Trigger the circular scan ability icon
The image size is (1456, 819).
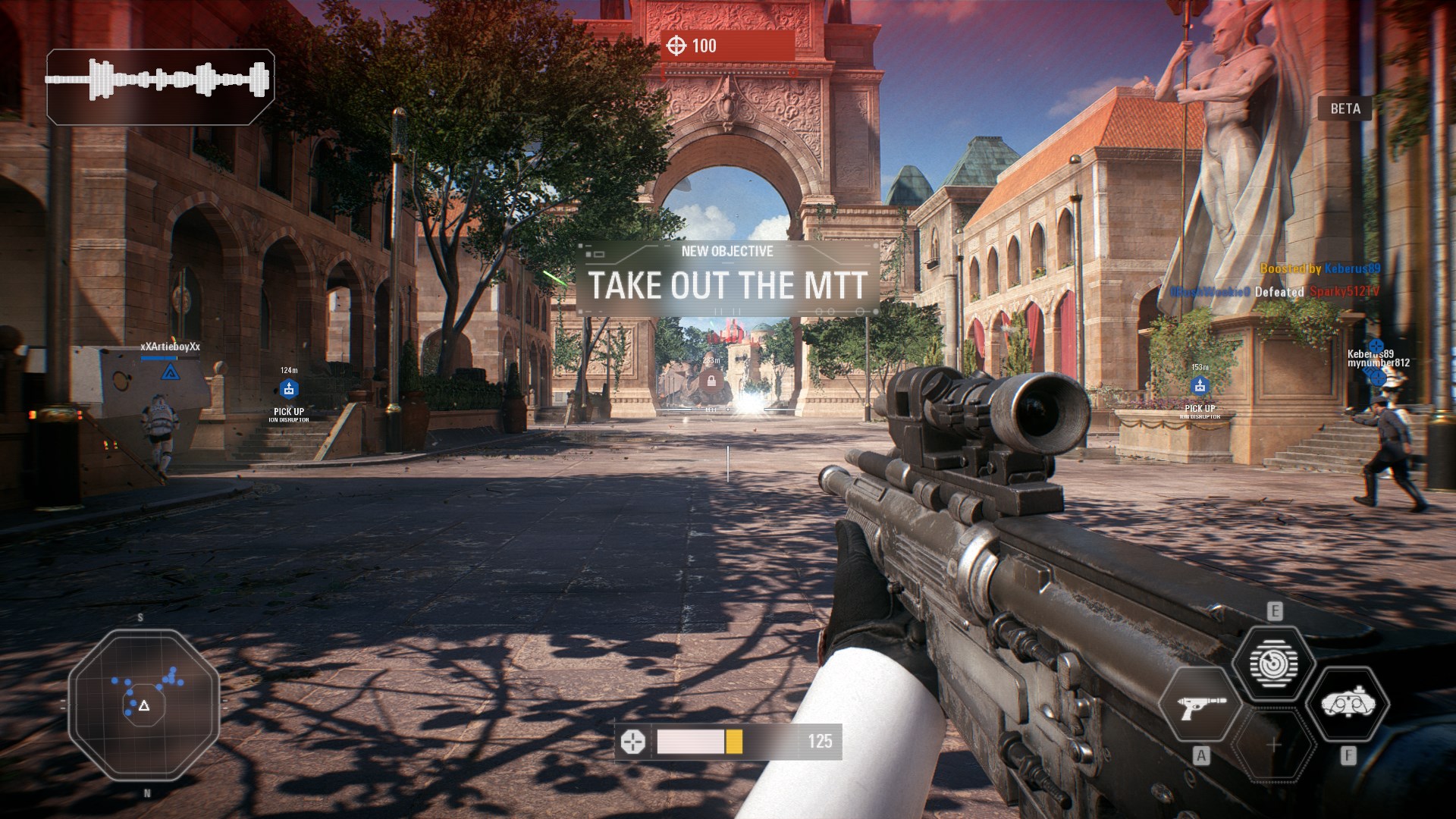coord(1274,664)
